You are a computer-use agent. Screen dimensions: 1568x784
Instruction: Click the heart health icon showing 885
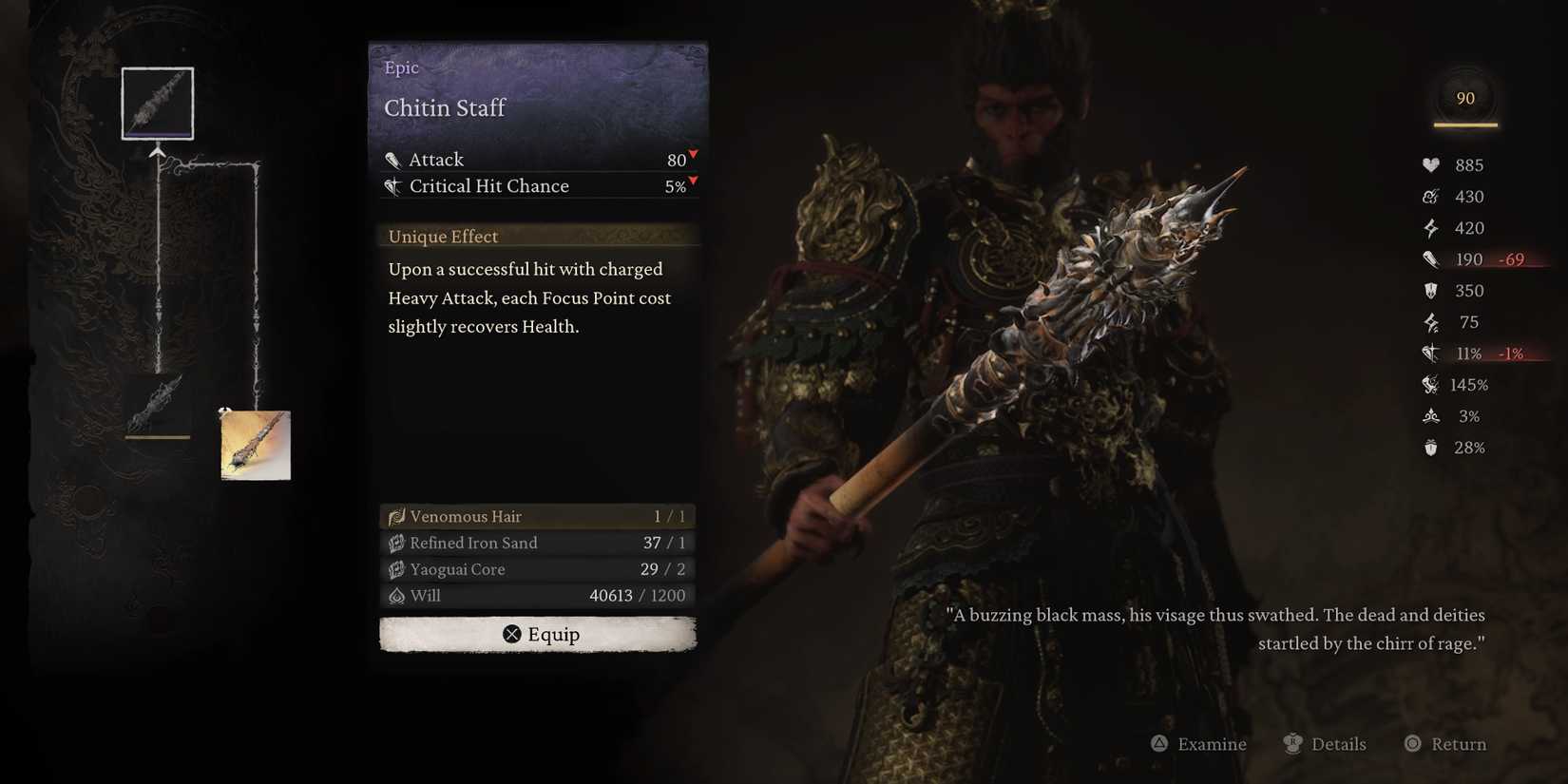[x=1430, y=164]
